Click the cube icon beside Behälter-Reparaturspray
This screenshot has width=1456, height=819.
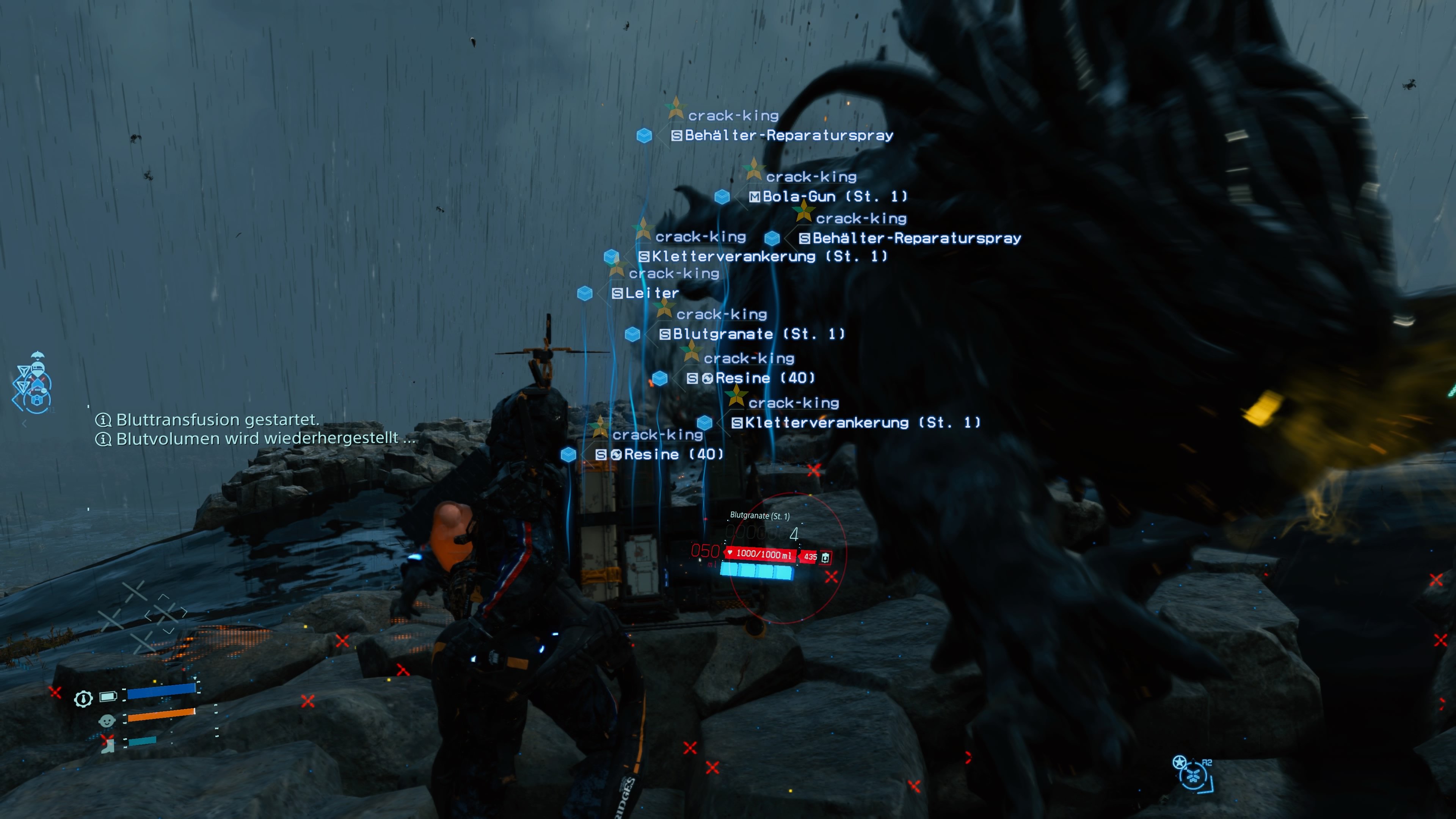(x=644, y=136)
